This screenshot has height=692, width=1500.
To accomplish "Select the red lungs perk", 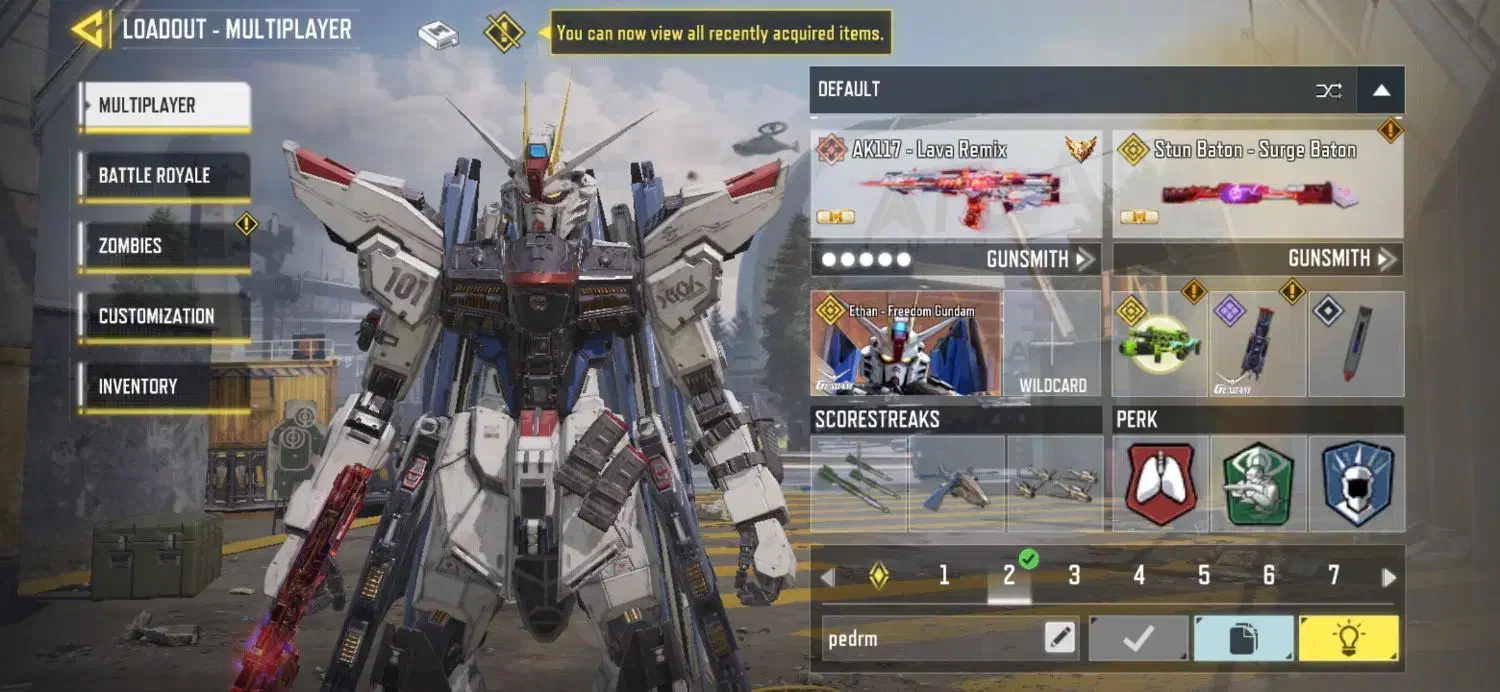I will [x=1160, y=484].
